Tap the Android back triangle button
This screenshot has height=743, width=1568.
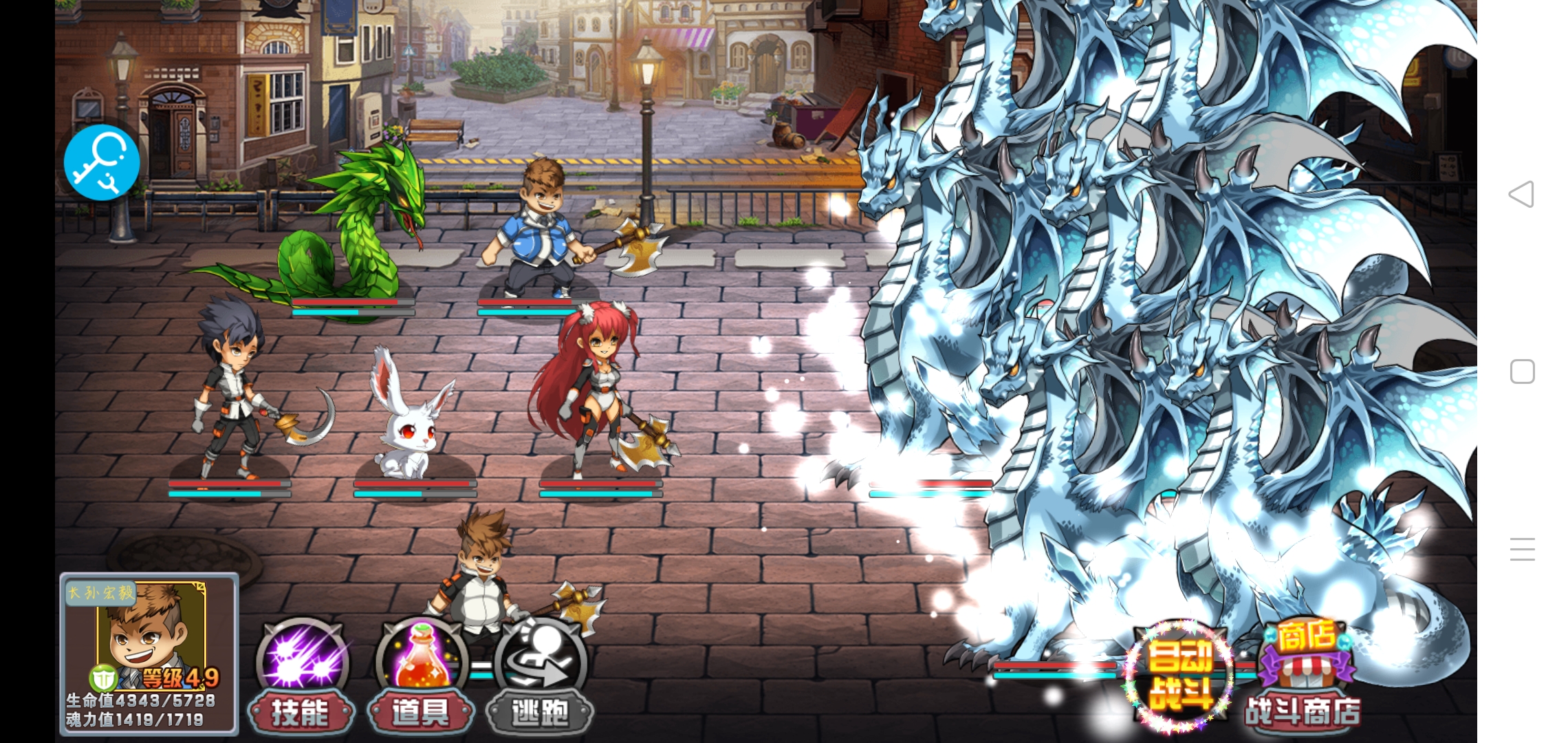(x=1521, y=194)
